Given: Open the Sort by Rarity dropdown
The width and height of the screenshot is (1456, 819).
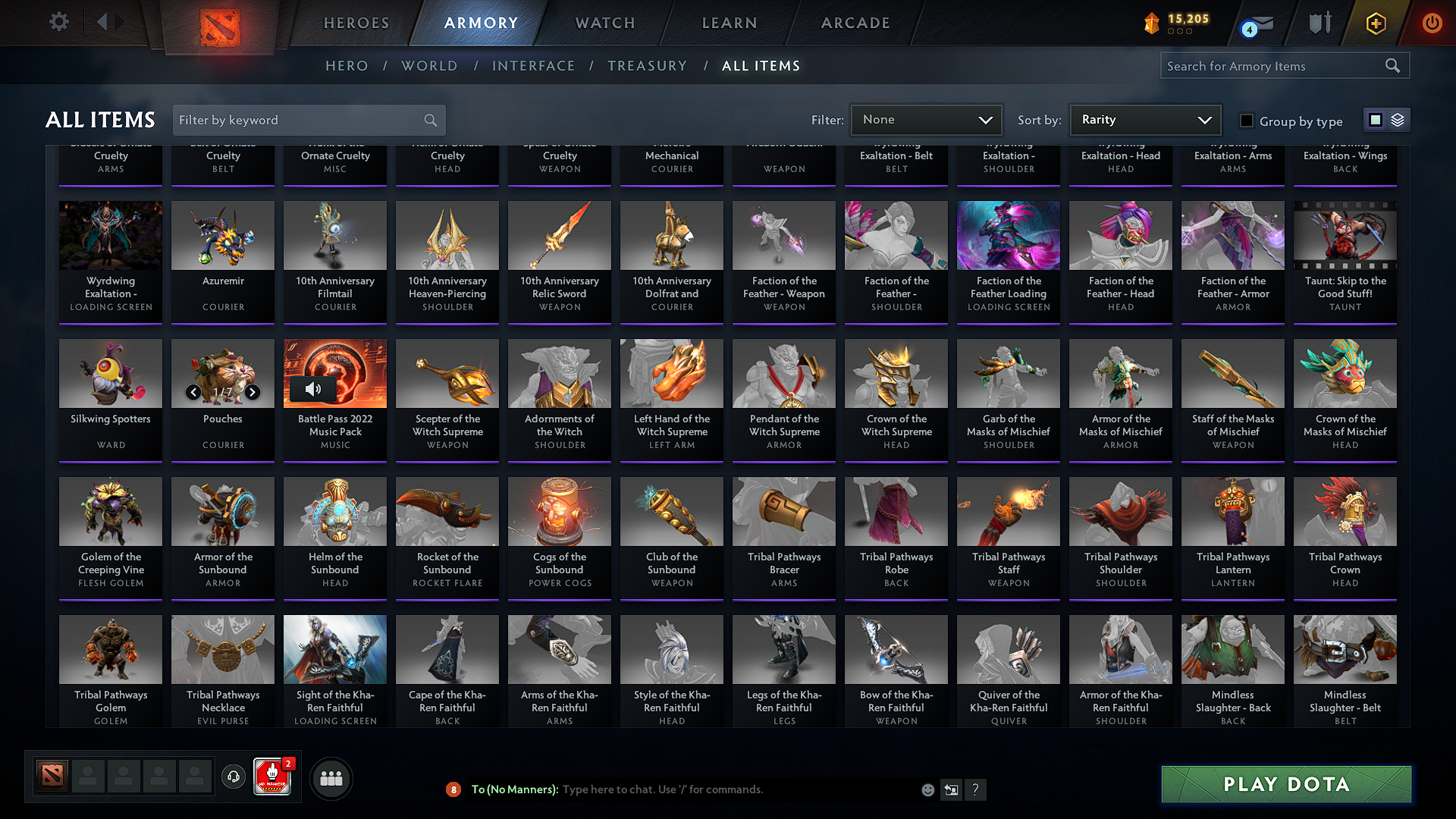Looking at the screenshot, I should (x=1144, y=119).
